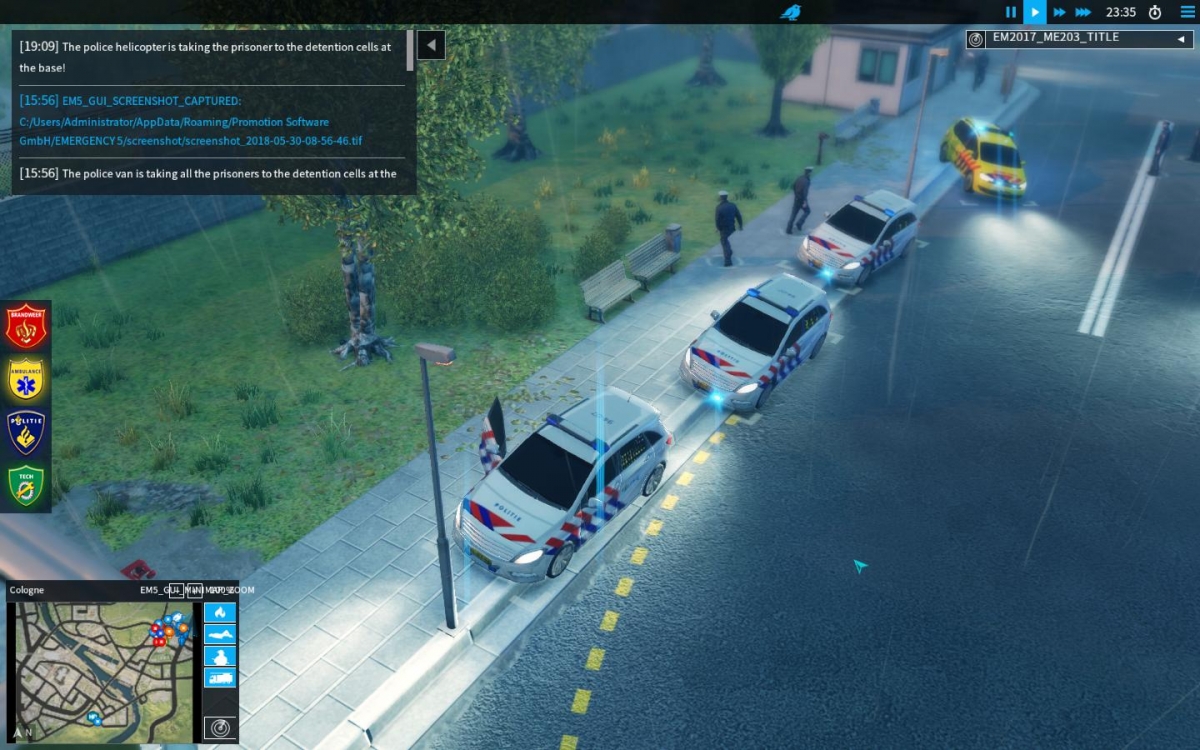Click the Cologne minimap
1200x750 pixels.
pyautogui.click(x=100, y=671)
